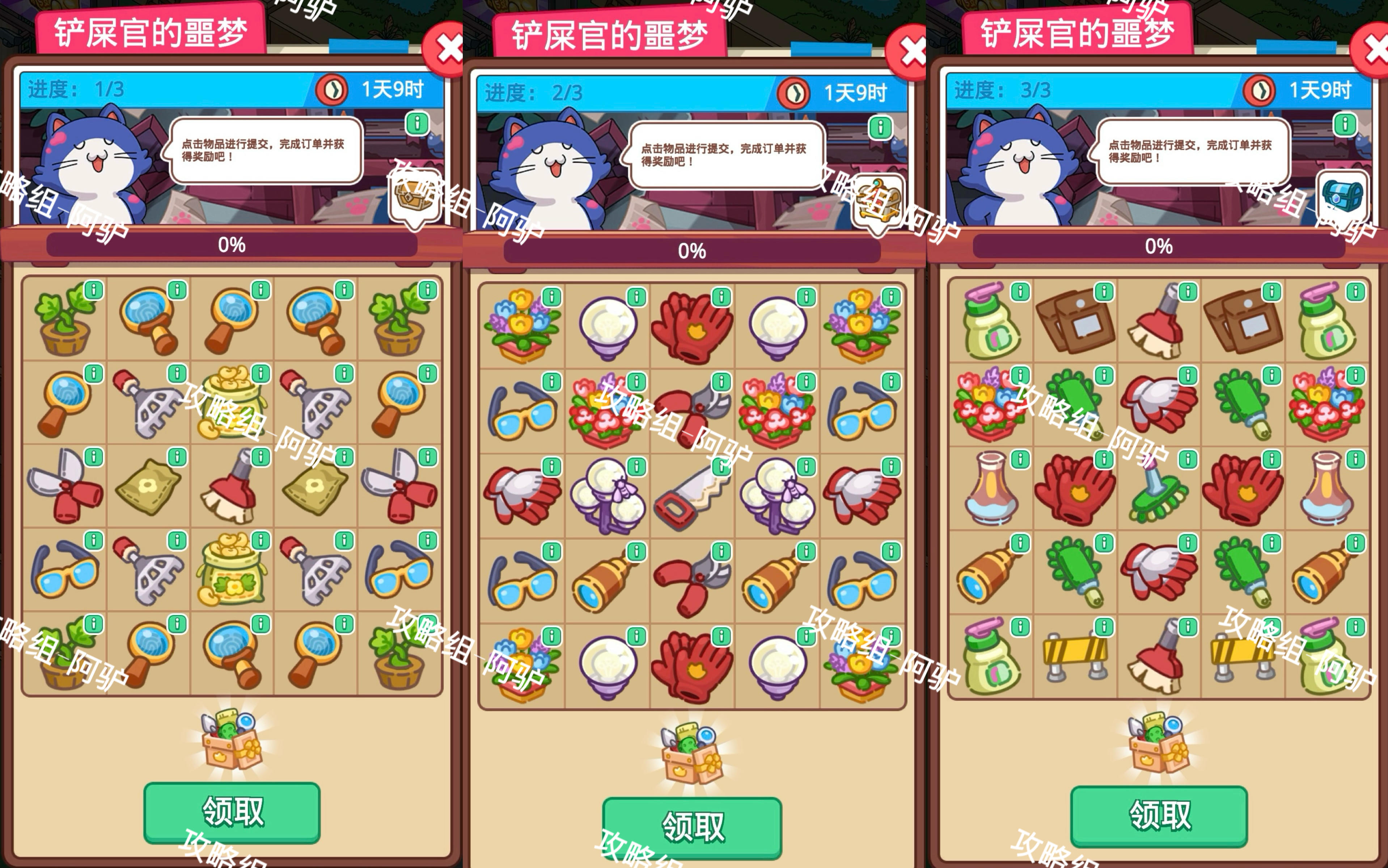Tap the potted plant item to submit it
The image size is (1388, 868).
point(63,322)
